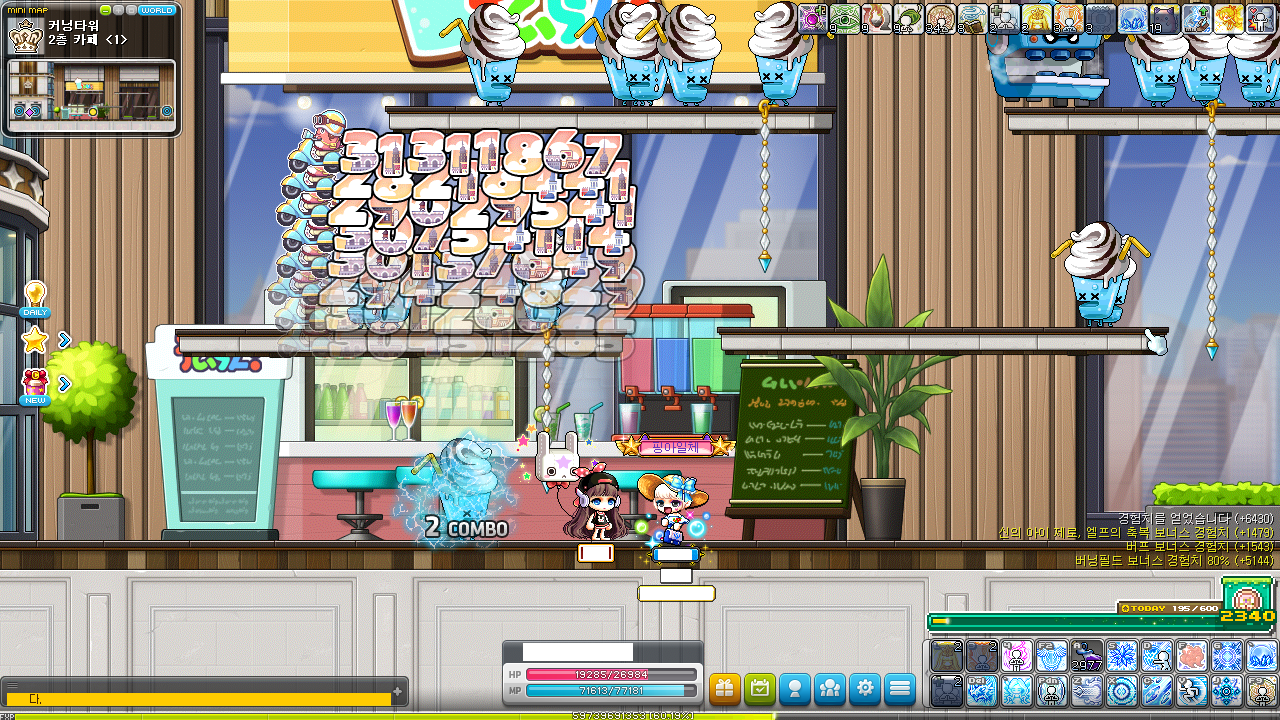The image size is (1280, 720).
Task: Expand the chat window with plus button
Action: tap(398, 691)
